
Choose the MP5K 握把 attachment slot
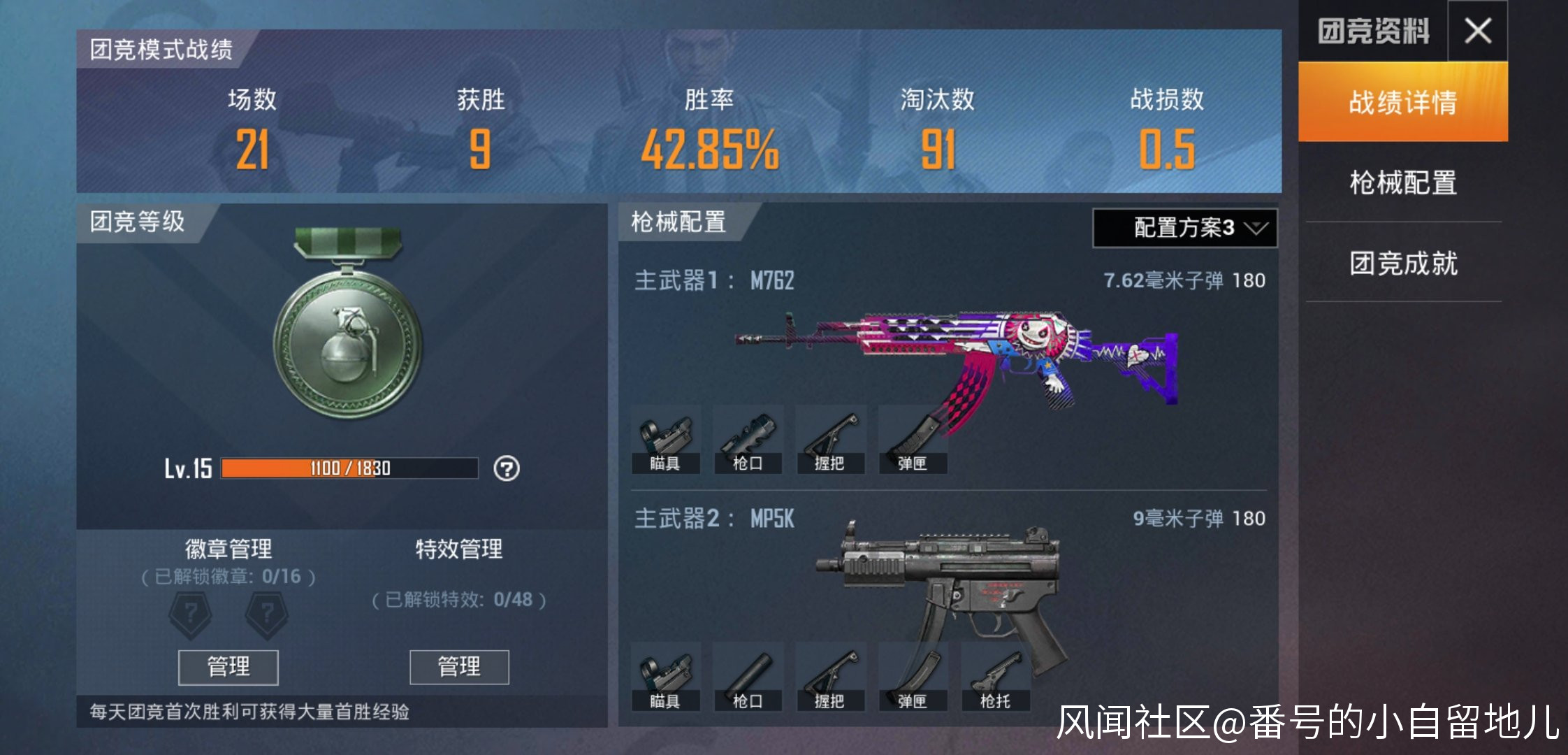(830, 678)
